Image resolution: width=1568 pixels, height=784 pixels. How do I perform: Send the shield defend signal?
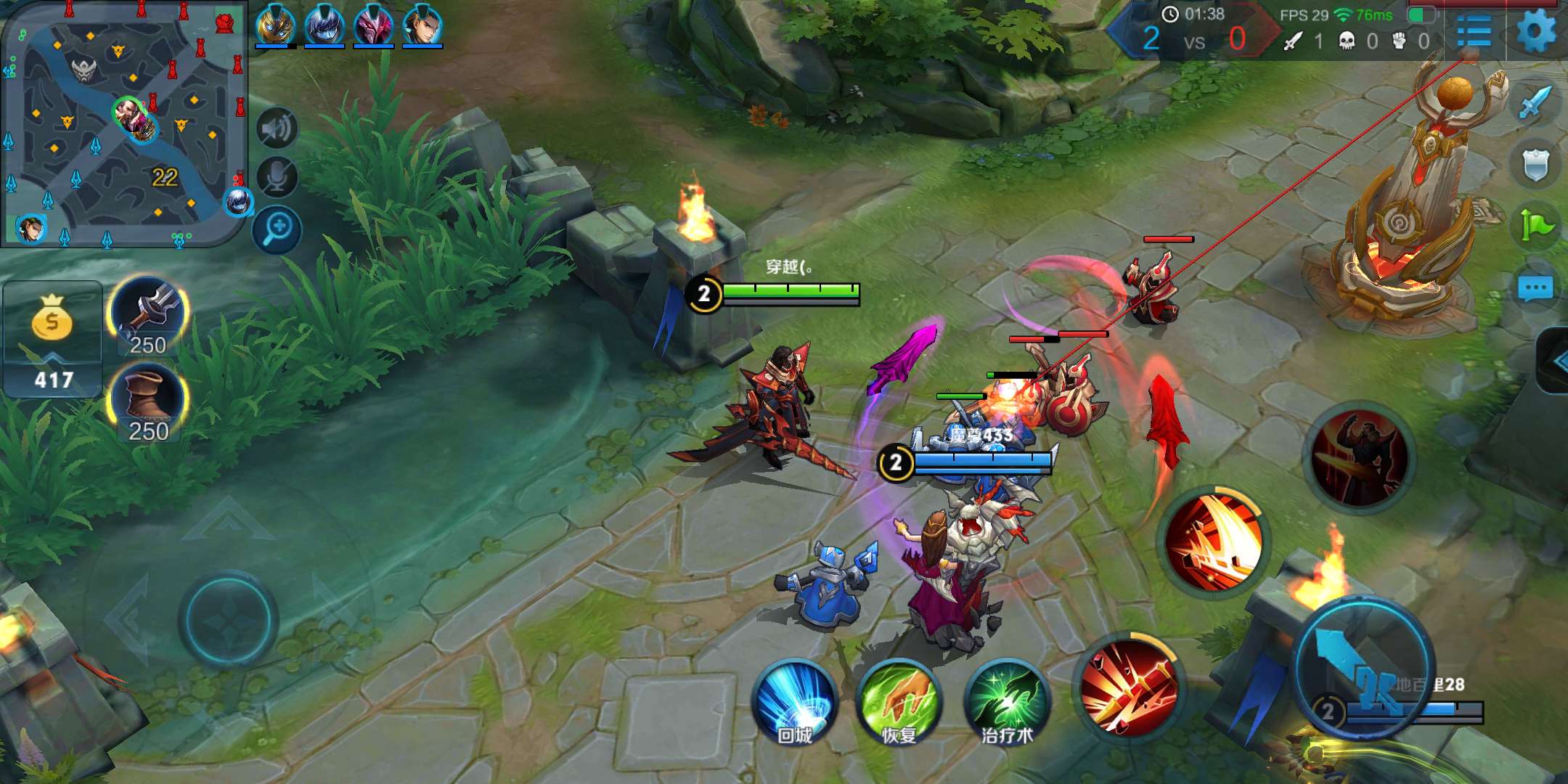(x=1535, y=166)
